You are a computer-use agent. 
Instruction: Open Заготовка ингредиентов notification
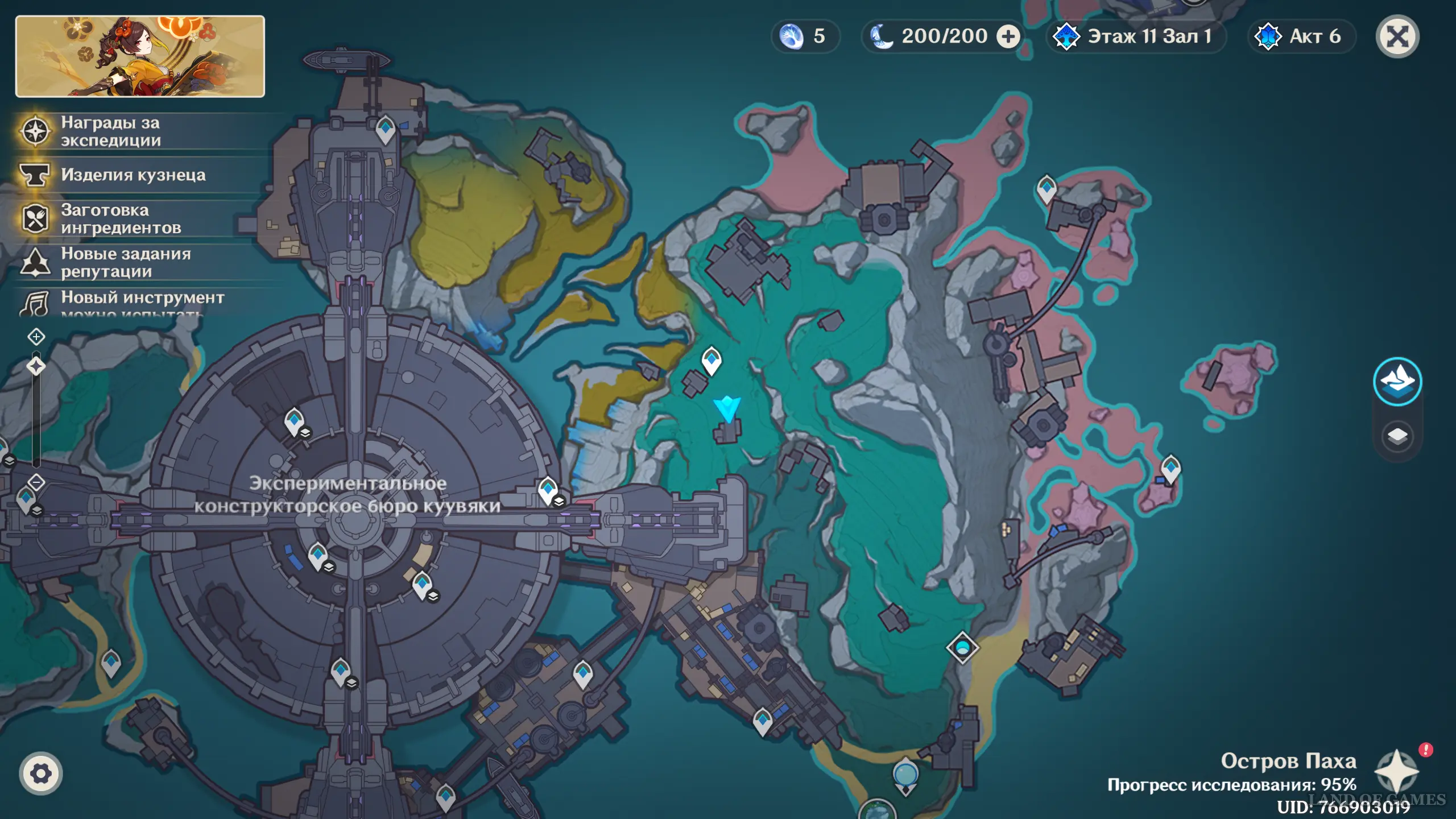coord(121,219)
